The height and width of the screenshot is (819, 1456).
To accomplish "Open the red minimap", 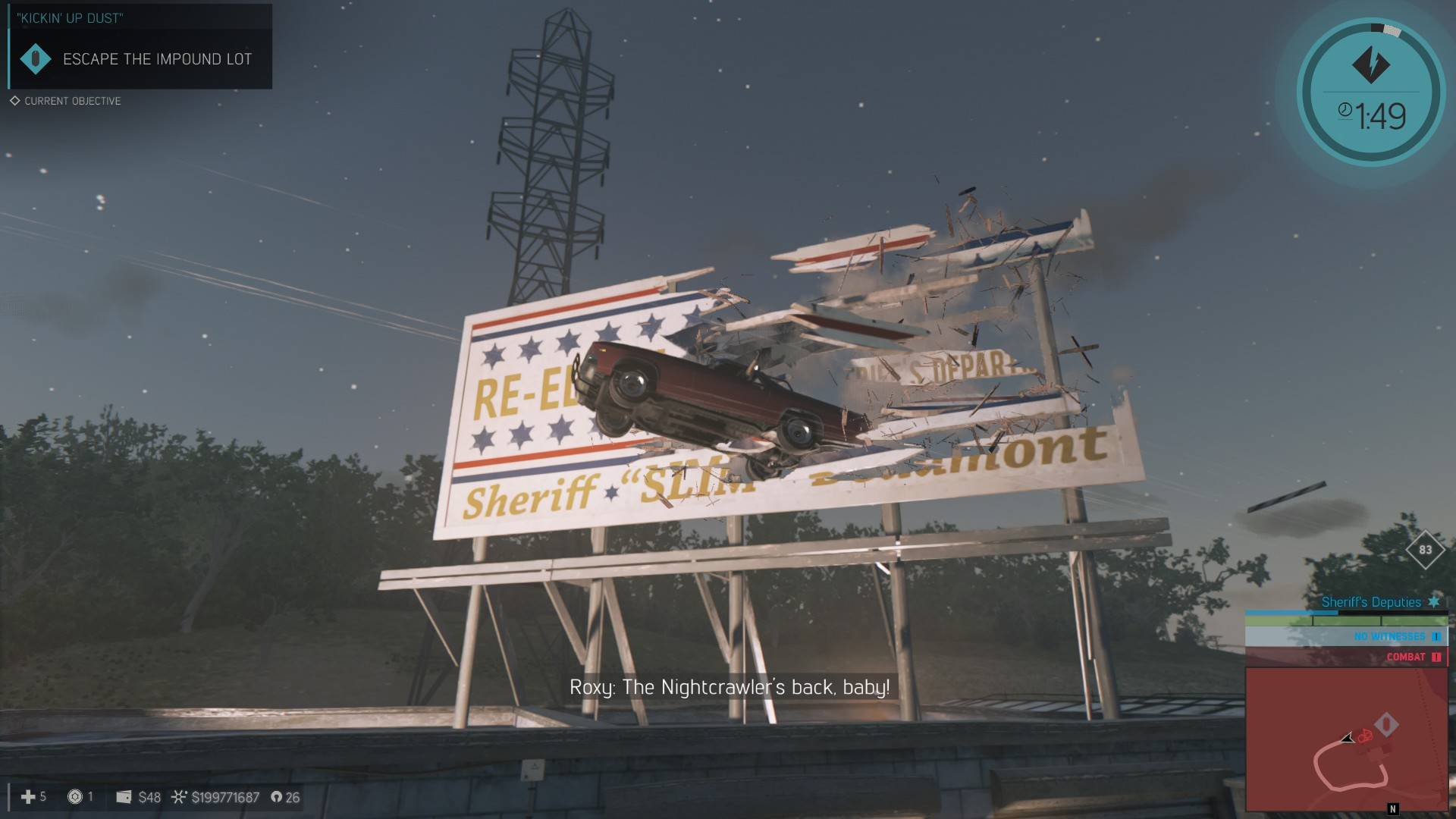I will point(1346,739).
